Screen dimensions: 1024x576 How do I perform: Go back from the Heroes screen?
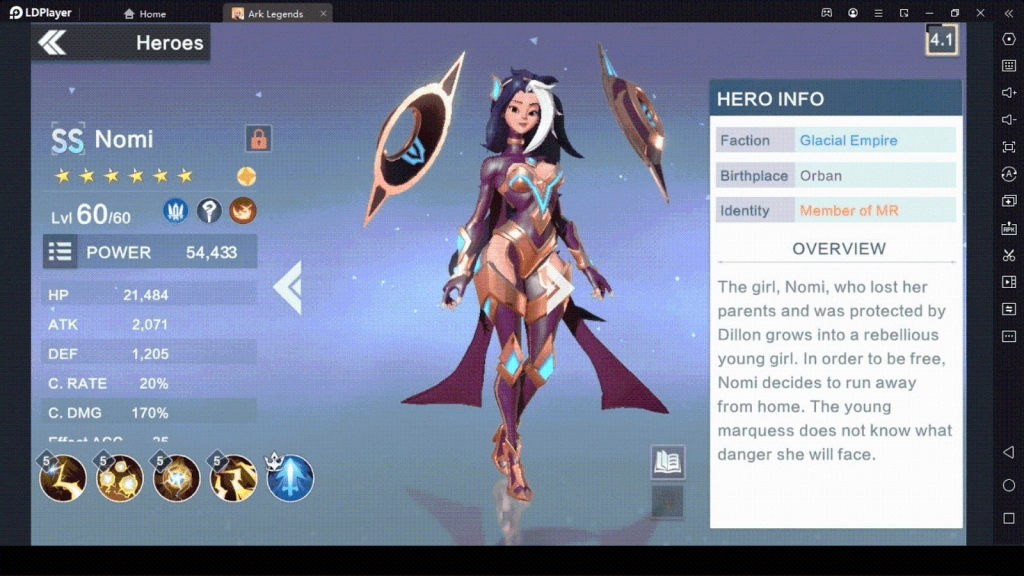coord(52,43)
